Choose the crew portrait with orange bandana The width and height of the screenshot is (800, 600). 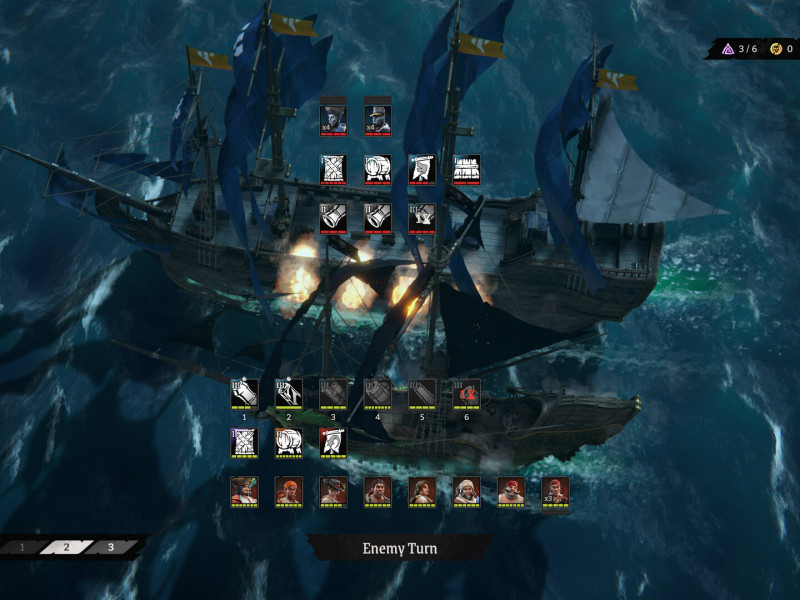pos(289,490)
